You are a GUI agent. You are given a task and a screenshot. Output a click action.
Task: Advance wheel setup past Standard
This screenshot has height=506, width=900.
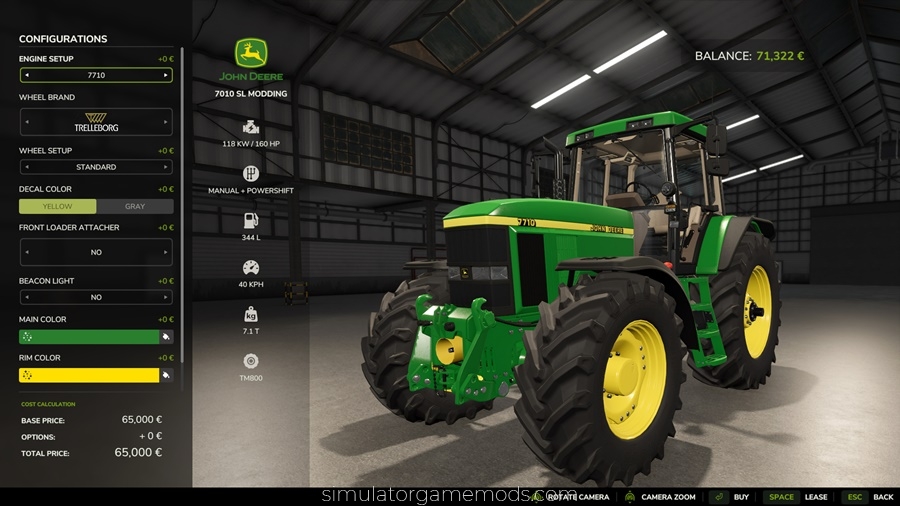[166, 167]
